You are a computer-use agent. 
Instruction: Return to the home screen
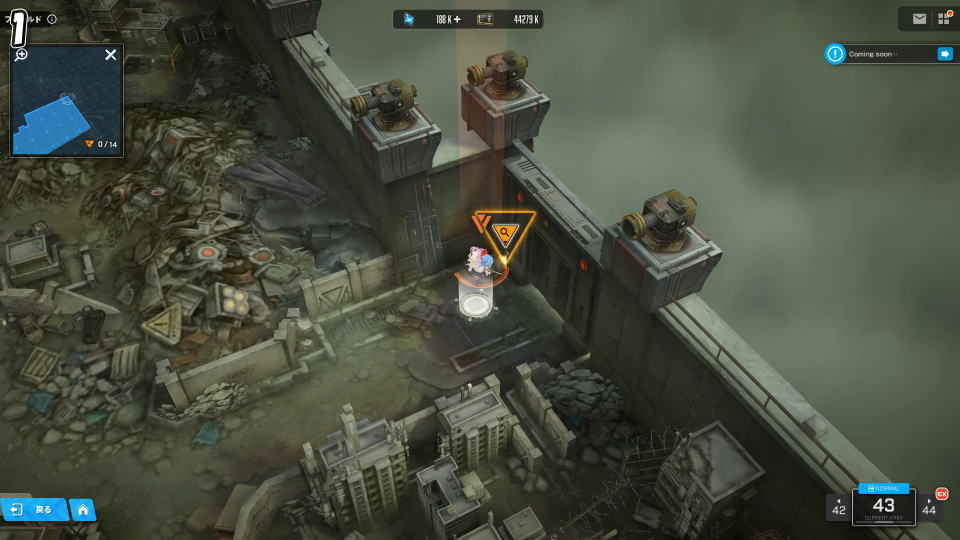tap(82, 510)
